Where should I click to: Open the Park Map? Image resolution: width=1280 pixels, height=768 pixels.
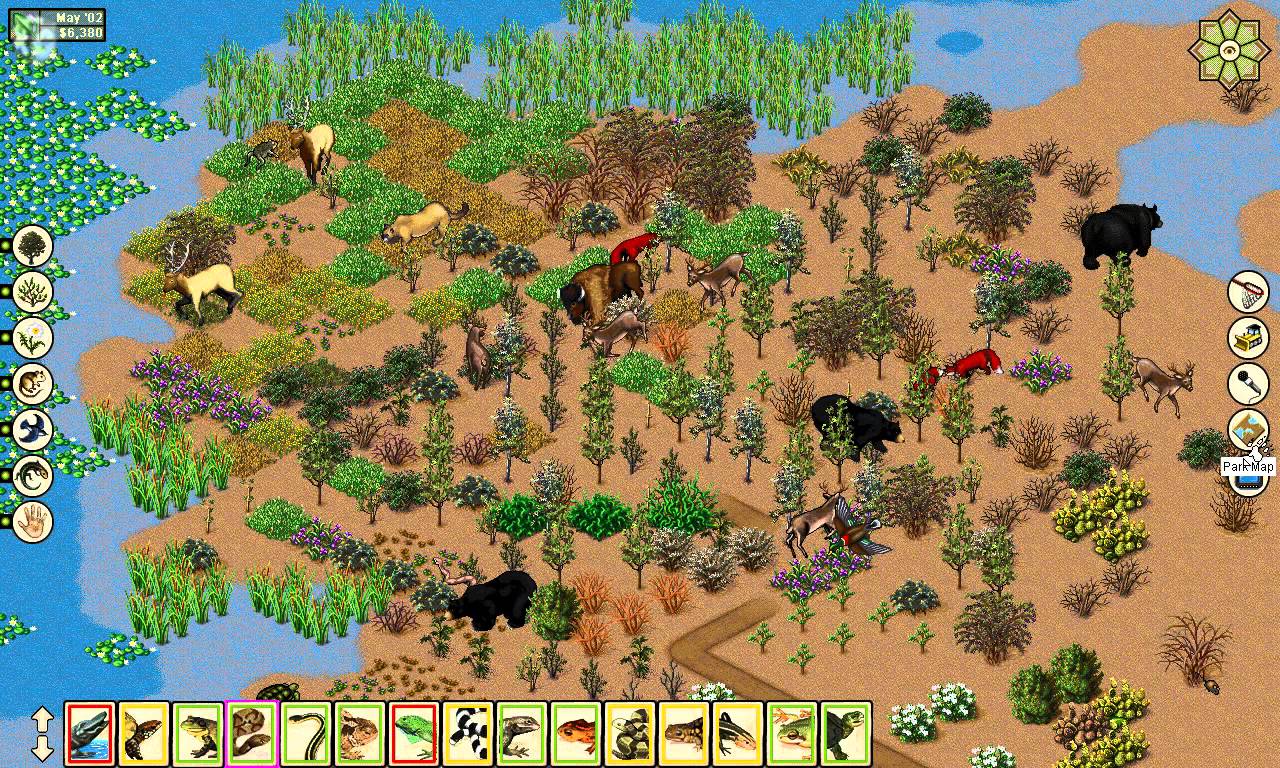(1248, 431)
